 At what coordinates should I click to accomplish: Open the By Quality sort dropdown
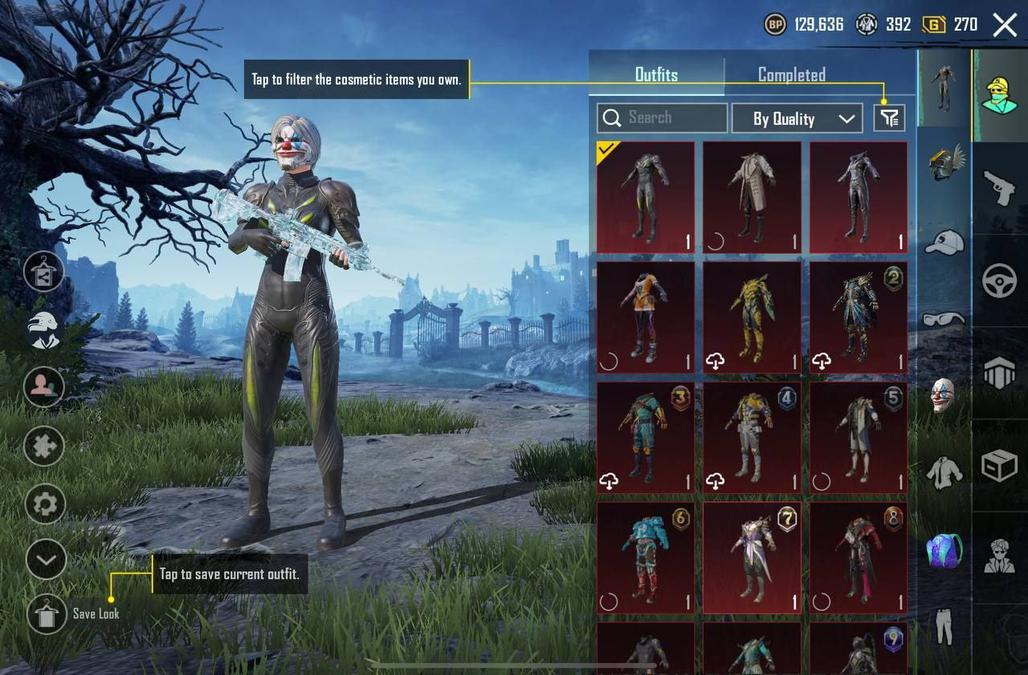(x=796, y=118)
